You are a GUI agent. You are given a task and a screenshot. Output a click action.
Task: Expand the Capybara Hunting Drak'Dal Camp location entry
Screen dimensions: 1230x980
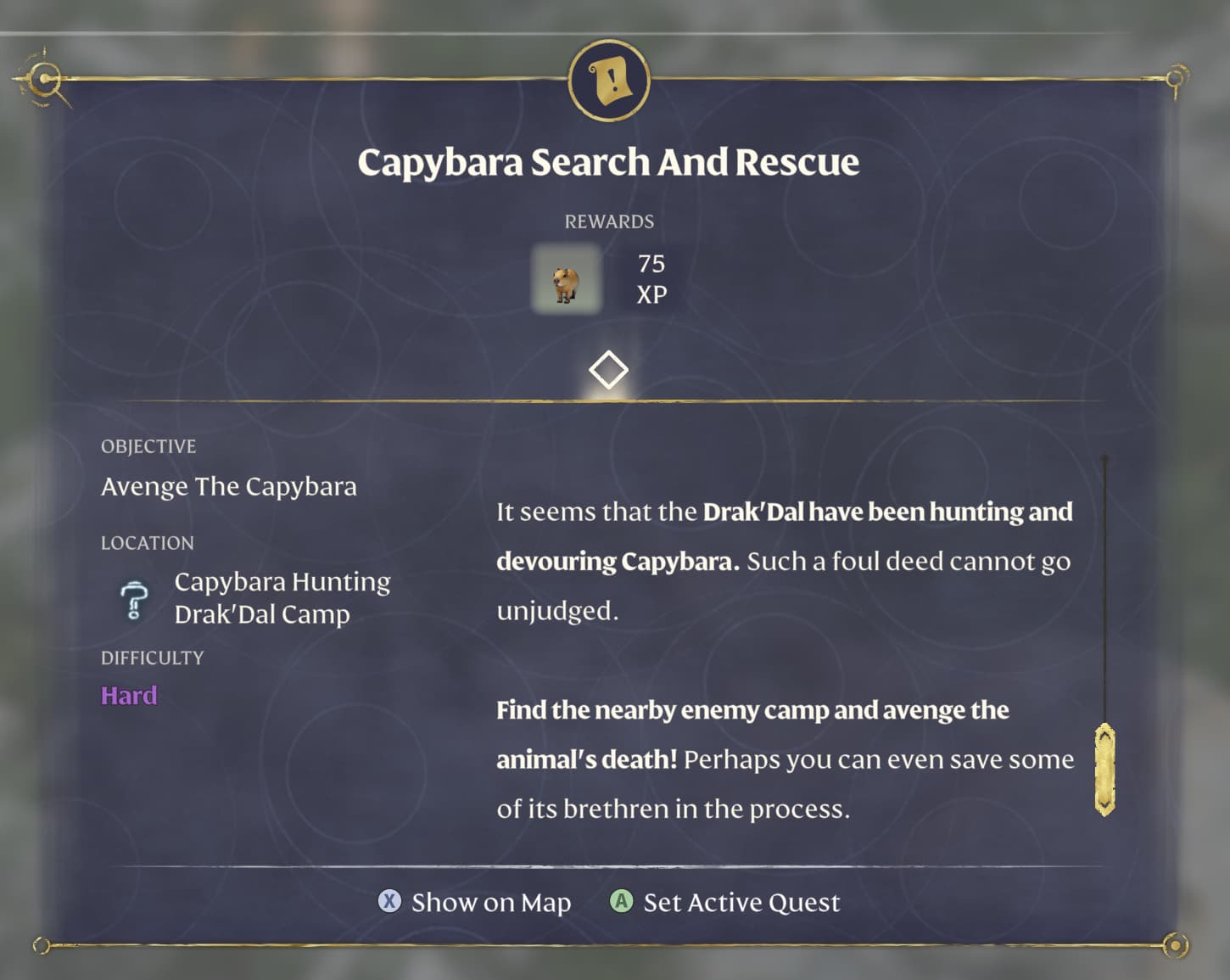pos(282,597)
